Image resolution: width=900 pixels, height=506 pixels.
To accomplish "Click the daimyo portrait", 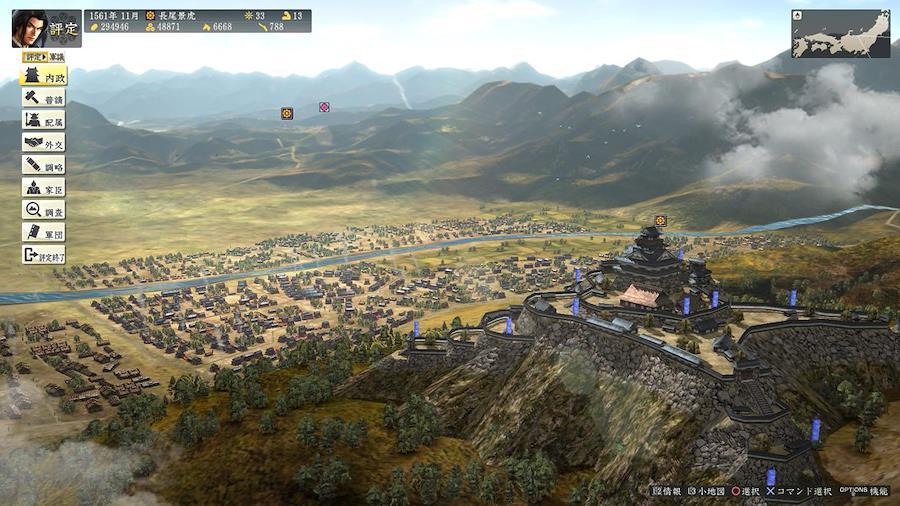I will 32,28.
